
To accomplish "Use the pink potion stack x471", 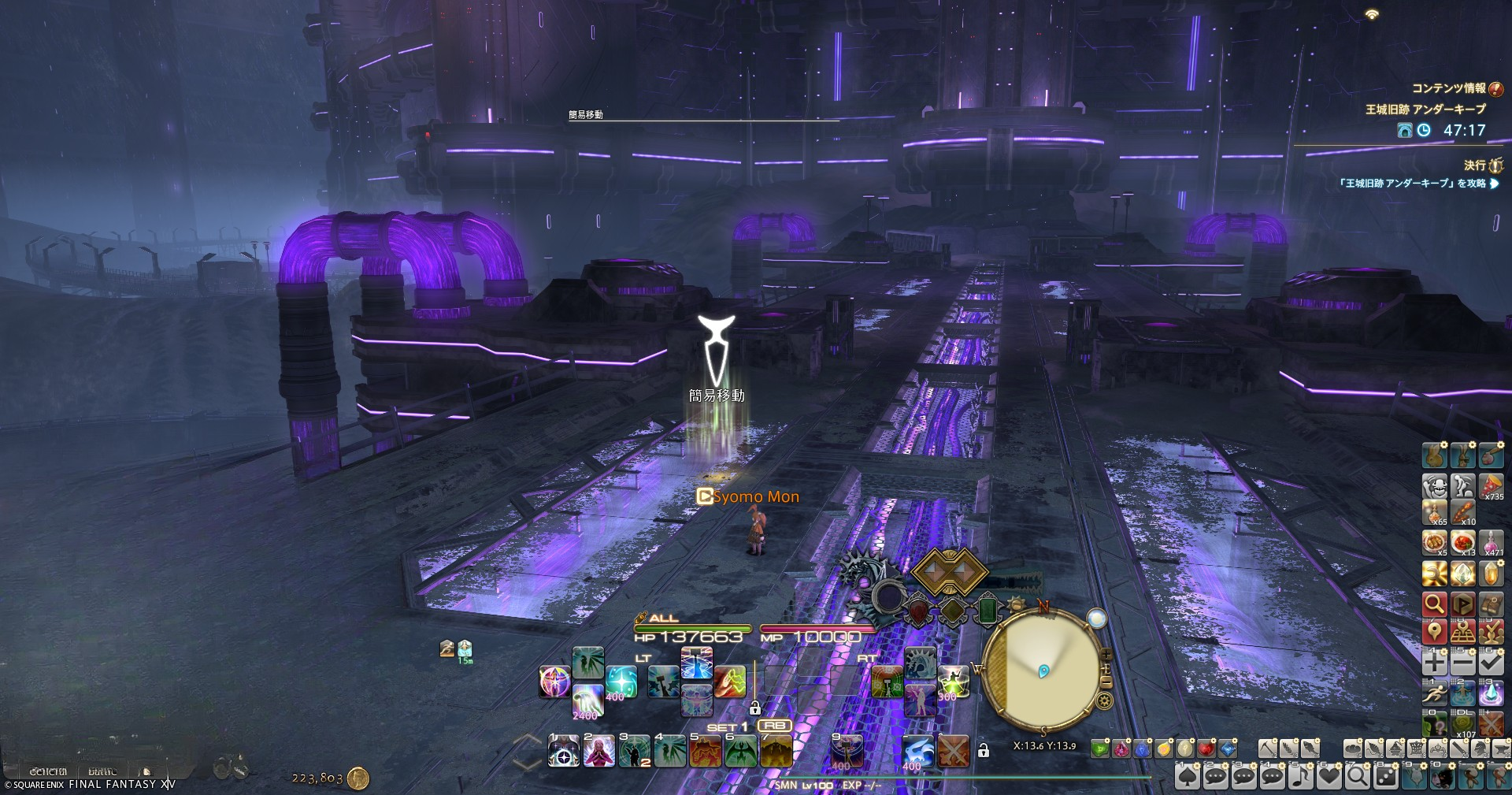I will pos(1491,544).
